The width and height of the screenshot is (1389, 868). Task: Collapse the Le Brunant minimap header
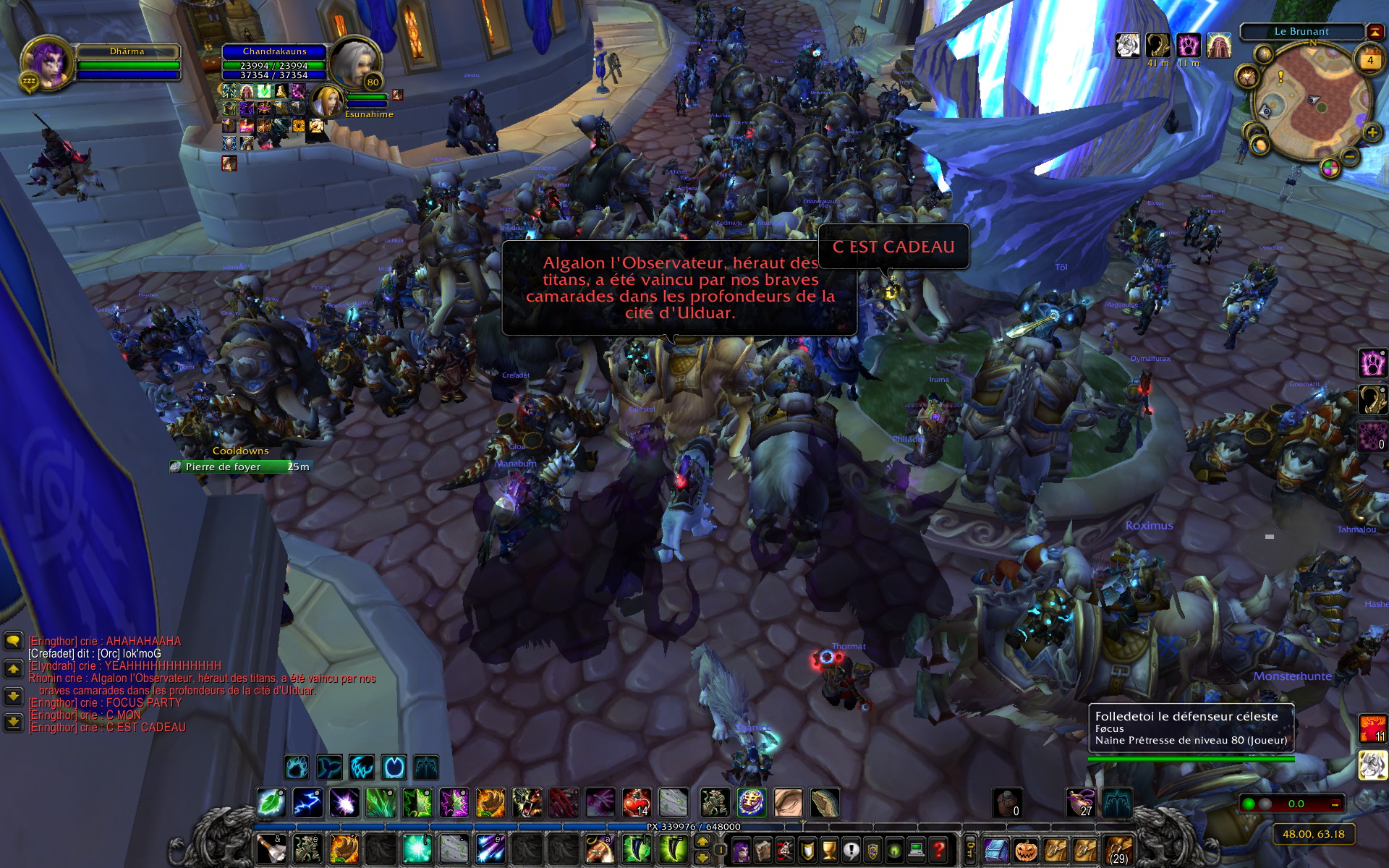tap(1375, 31)
